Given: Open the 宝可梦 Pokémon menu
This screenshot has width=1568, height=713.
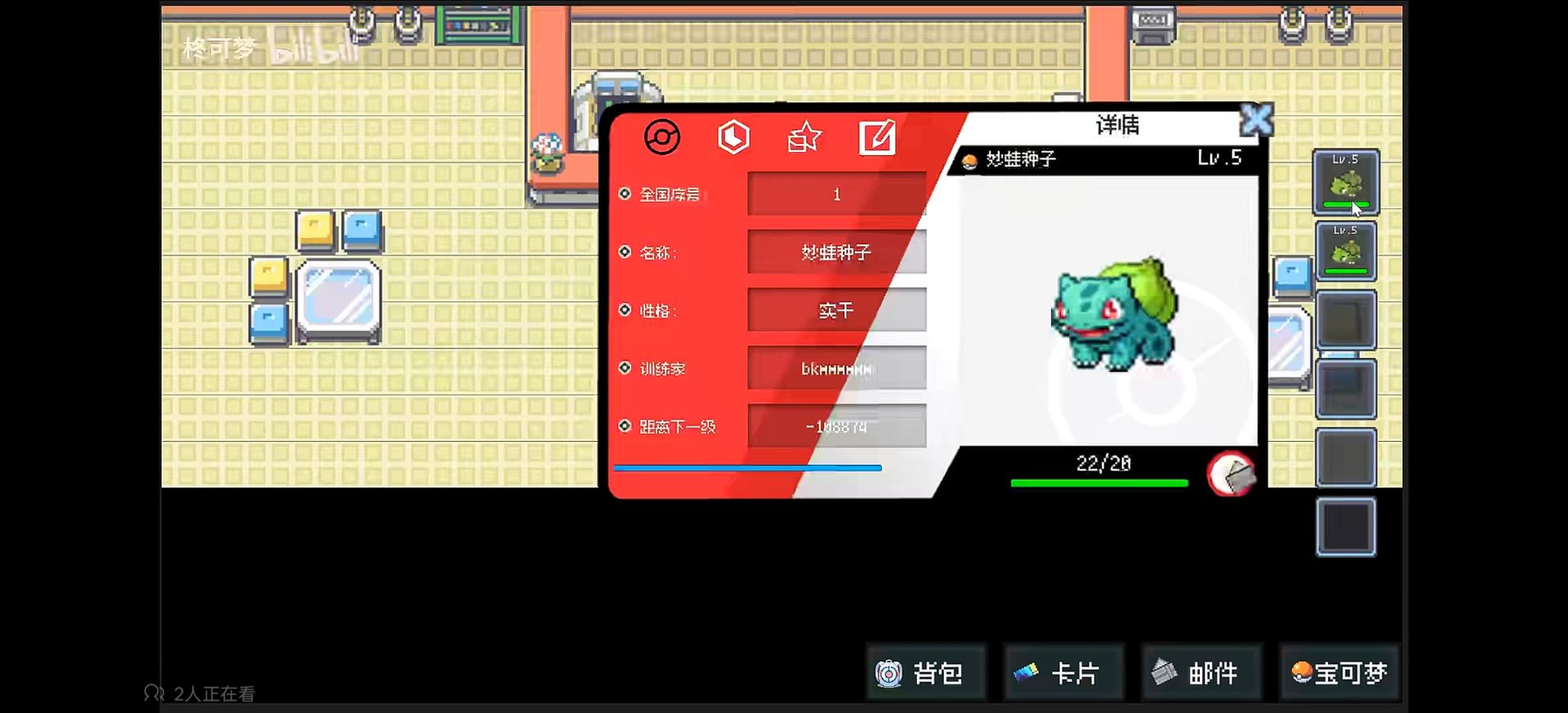Looking at the screenshot, I should click(x=1339, y=673).
